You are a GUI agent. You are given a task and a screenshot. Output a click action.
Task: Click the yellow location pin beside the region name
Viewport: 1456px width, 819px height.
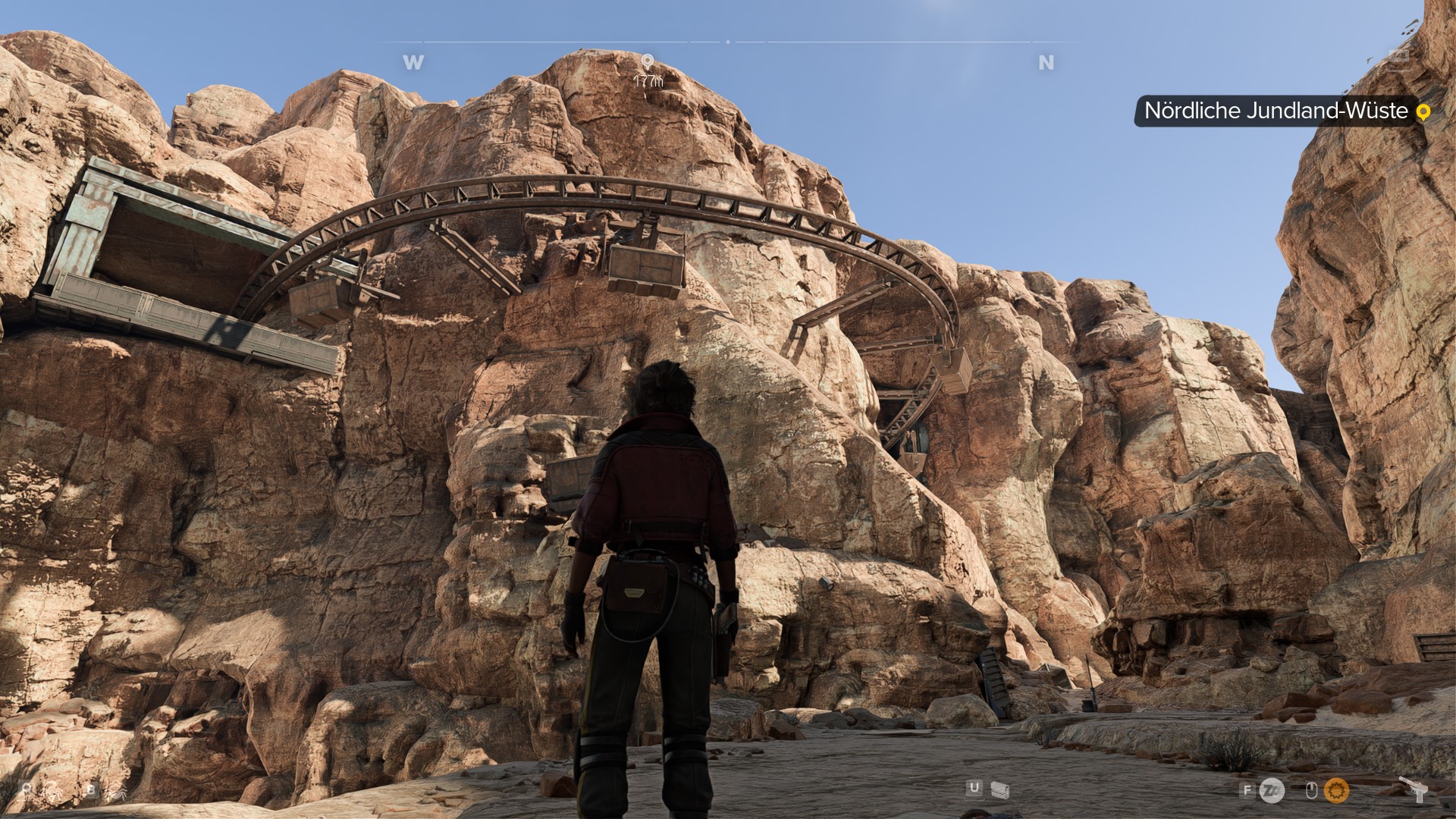coord(1423,111)
